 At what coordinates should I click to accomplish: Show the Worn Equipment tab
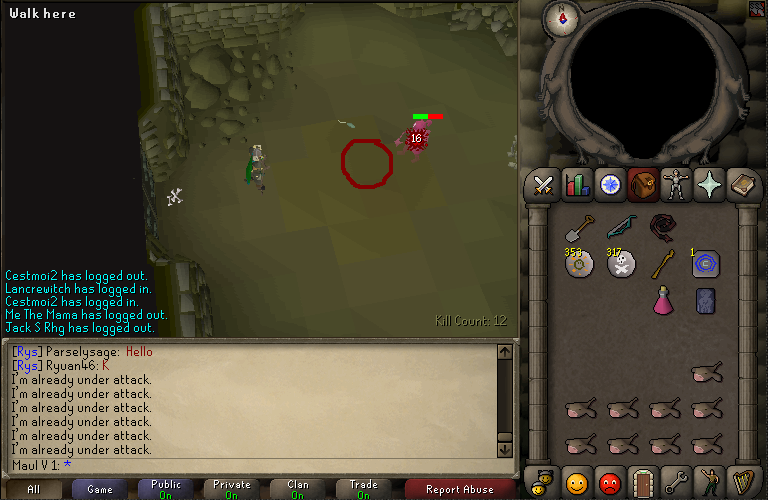tap(677, 185)
